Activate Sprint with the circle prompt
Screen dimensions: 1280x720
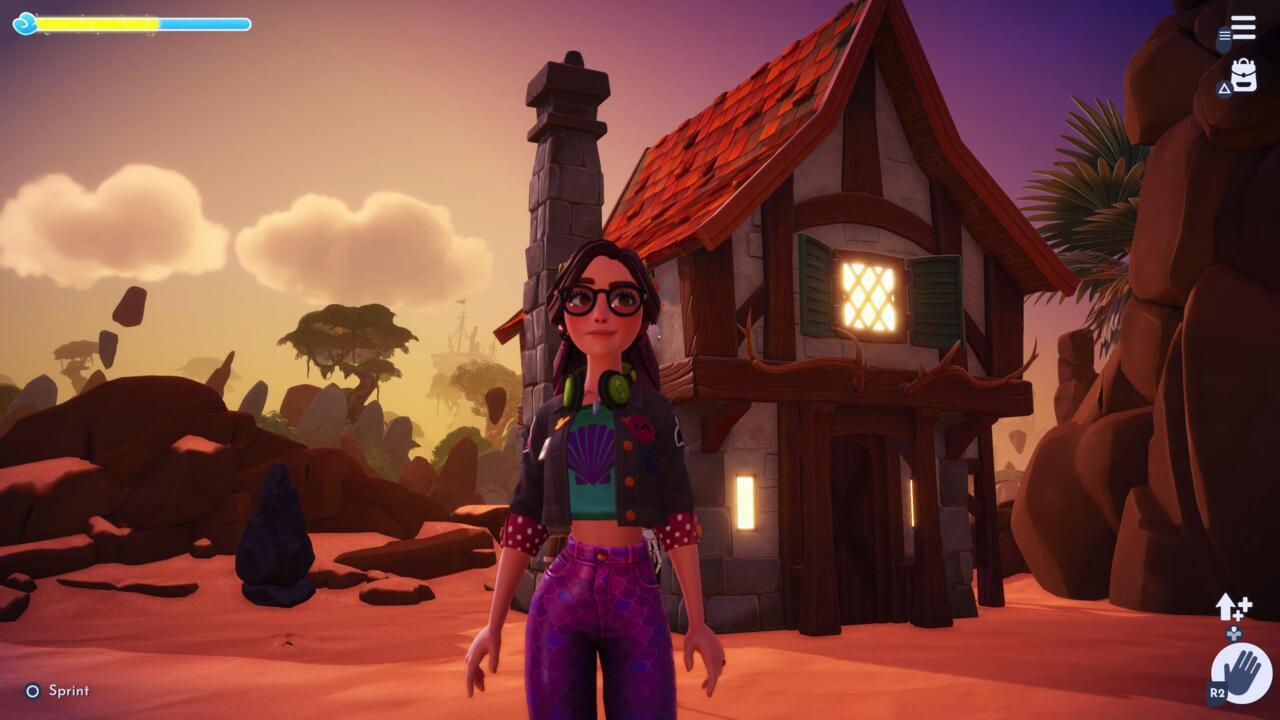pos(33,690)
